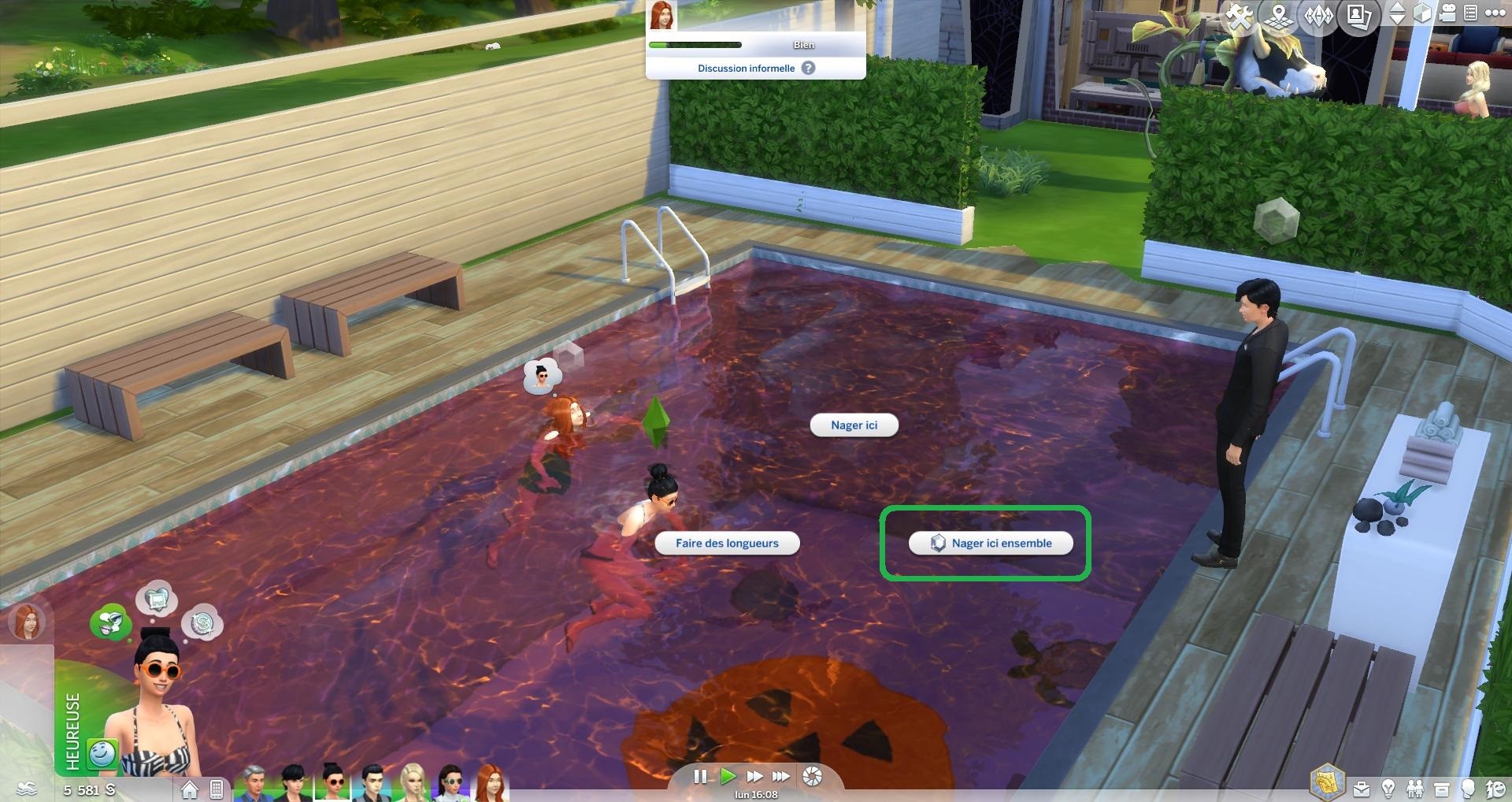Open the career briefcase panel

point(1362,788)
